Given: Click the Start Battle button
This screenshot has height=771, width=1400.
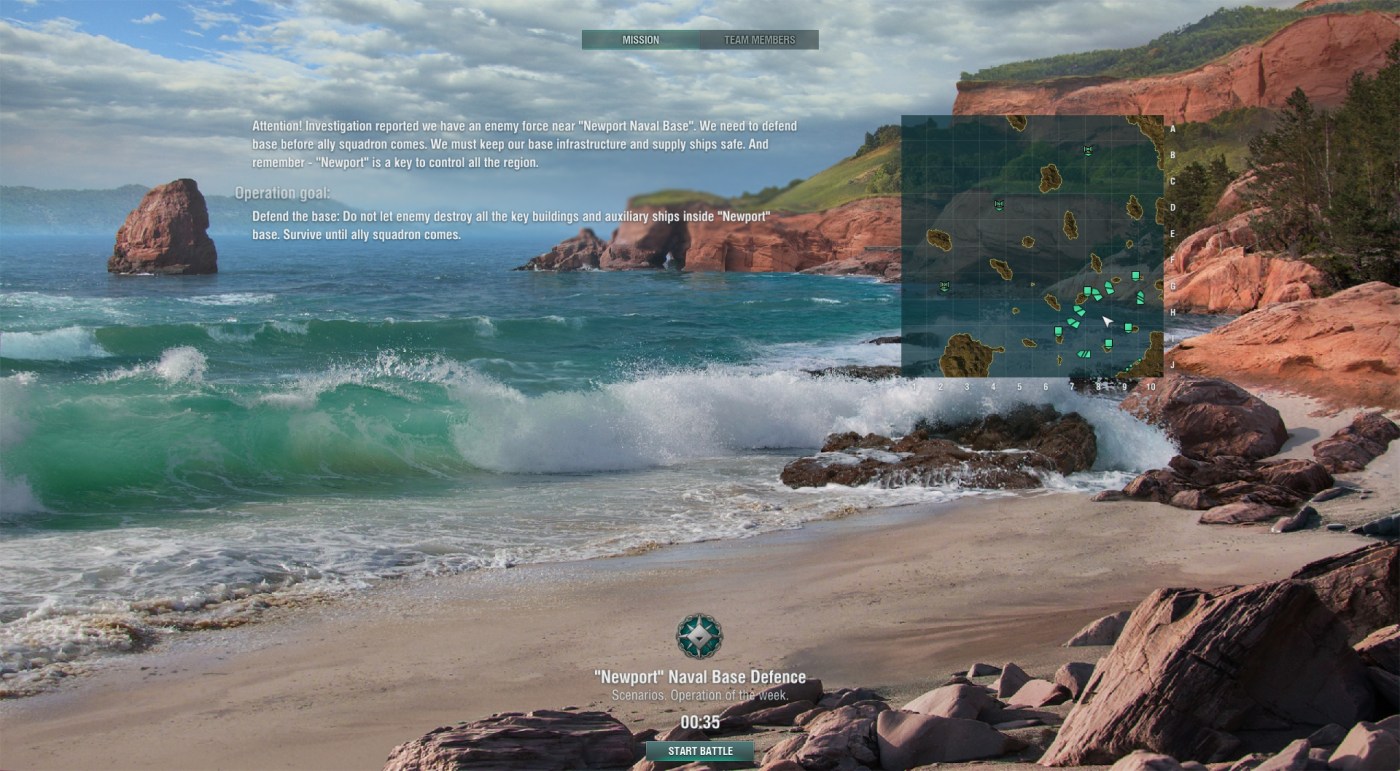Looking at the screenshot, I should point(700,751).
